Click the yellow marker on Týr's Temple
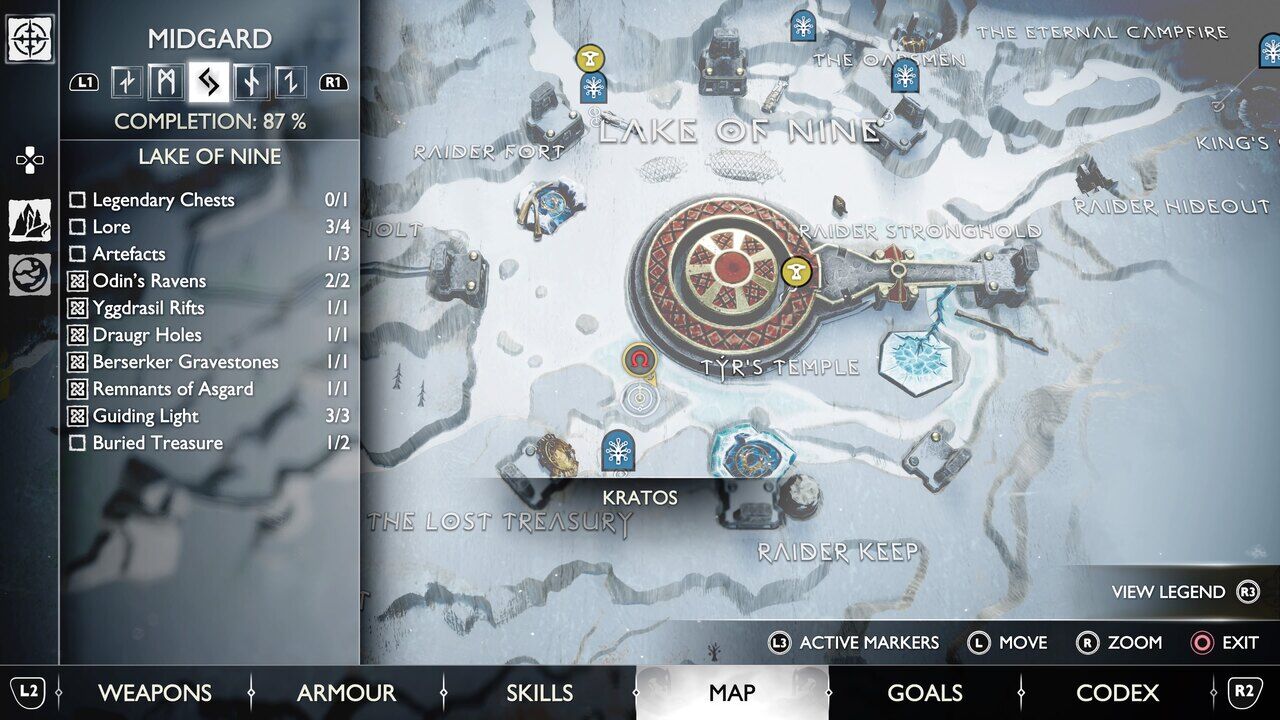Screen dimensions: 1280x720 click(x=796, y=270)
